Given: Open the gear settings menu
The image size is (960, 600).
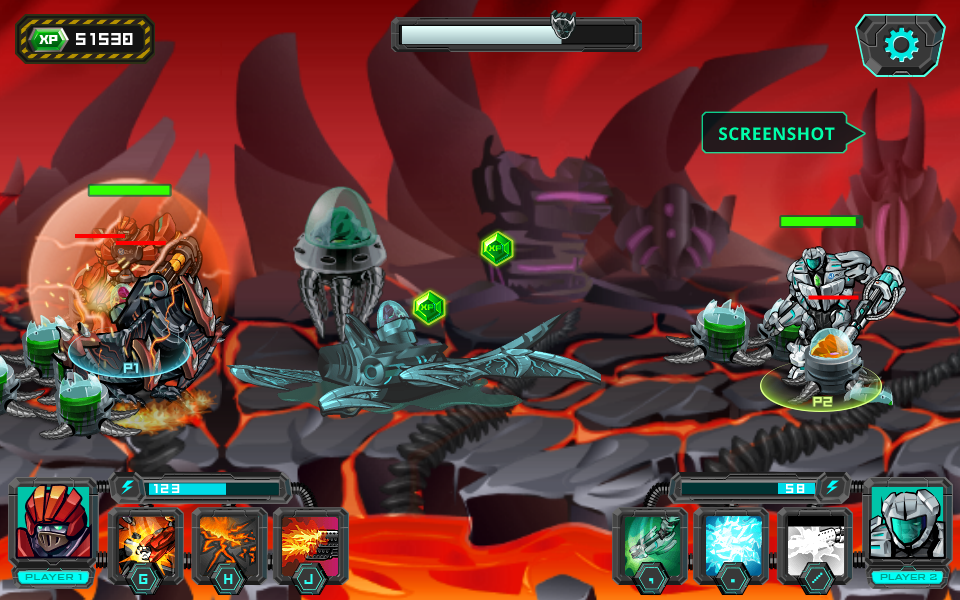Looking at the screenshot, I should tap(900, 45).
